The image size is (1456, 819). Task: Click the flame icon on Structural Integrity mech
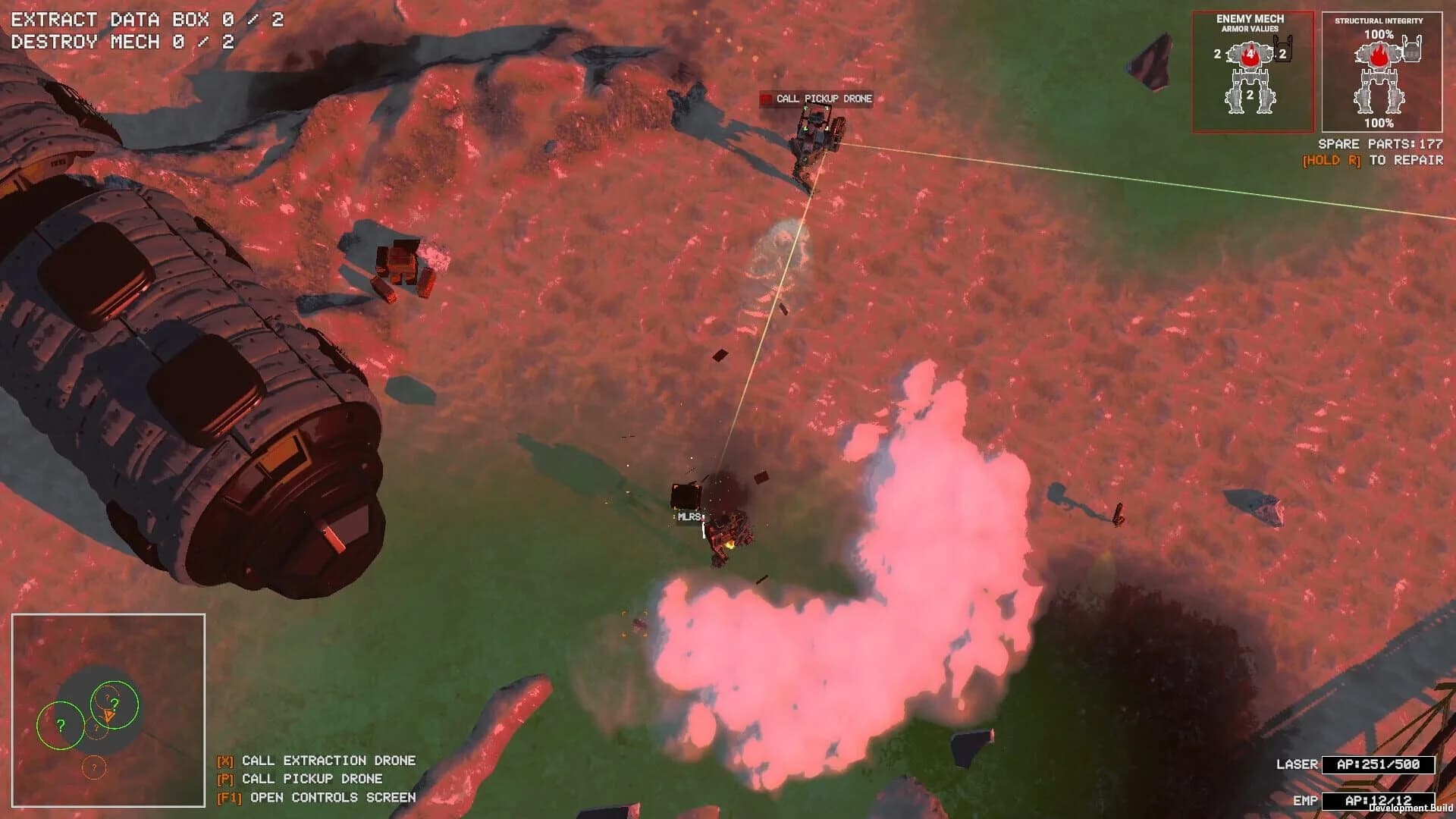click(1379, 55)
